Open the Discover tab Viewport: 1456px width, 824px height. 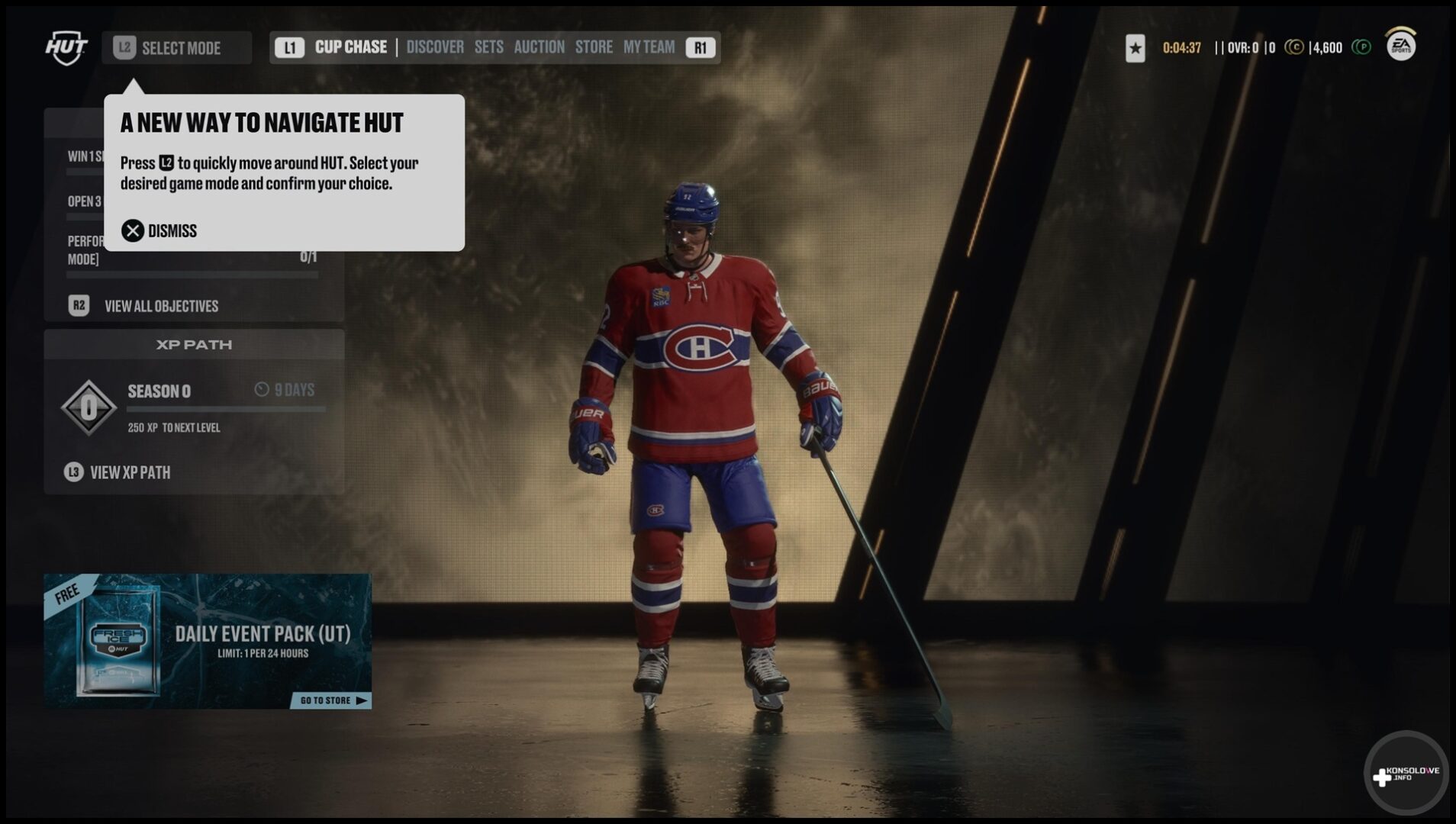coord(435,47)
